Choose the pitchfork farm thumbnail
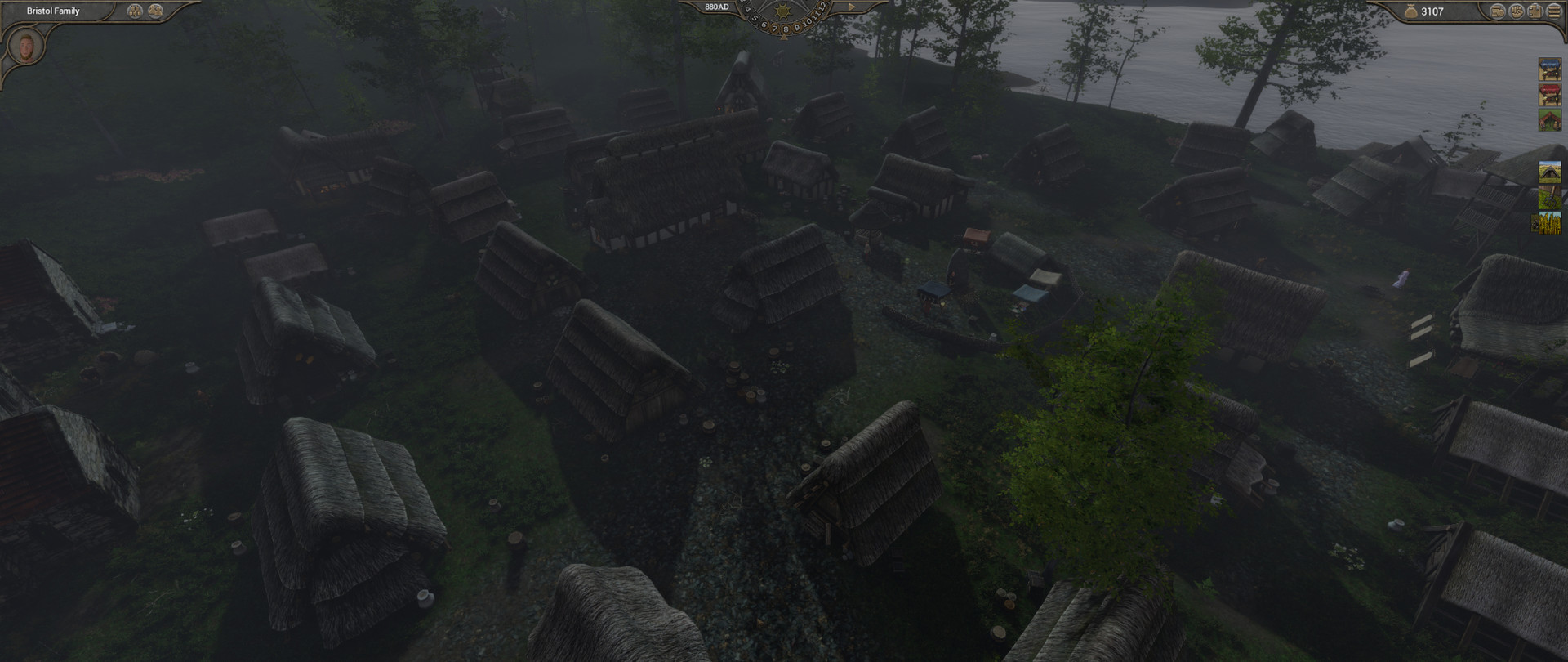Viewport: 1568px width, 662px height. point(1549,197)
